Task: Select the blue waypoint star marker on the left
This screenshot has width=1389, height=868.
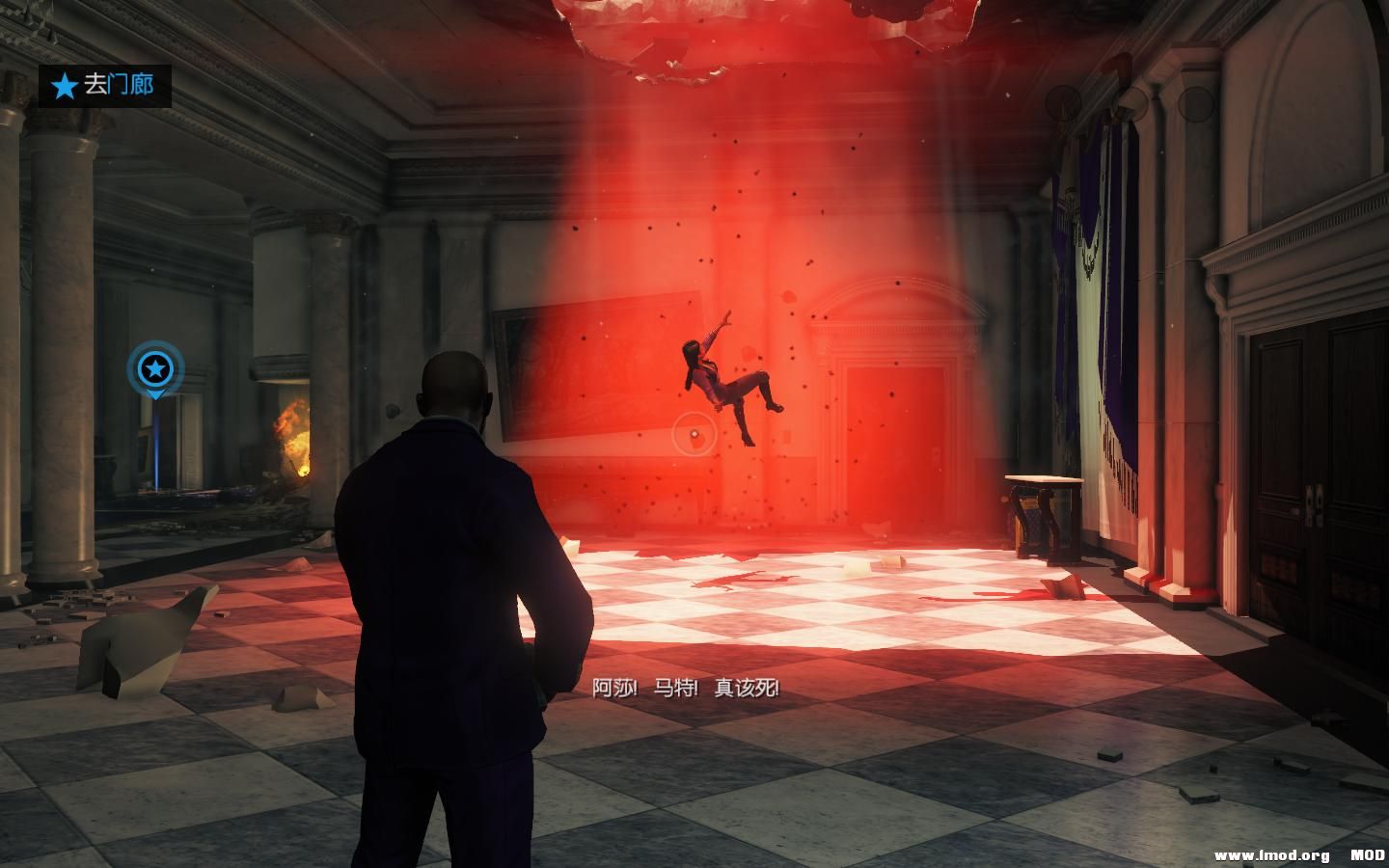Action: tap(154, 367)
